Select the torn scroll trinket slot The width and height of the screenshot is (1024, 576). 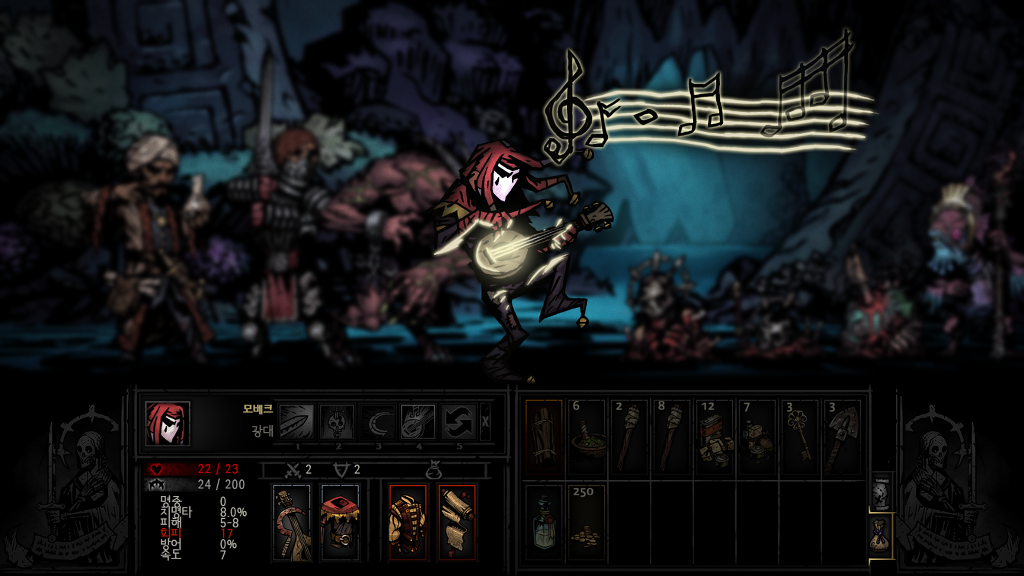(457, 522)
